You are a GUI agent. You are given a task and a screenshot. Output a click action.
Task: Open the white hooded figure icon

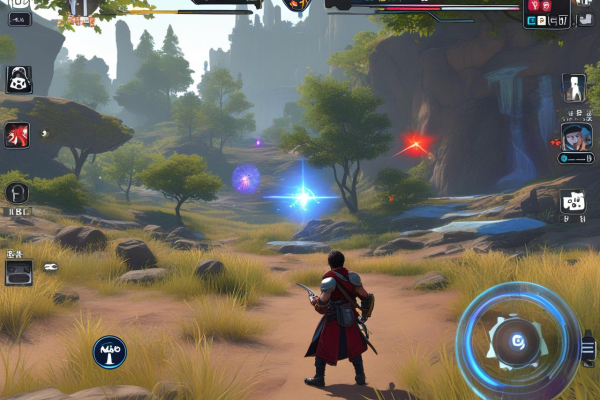[18, 79]
